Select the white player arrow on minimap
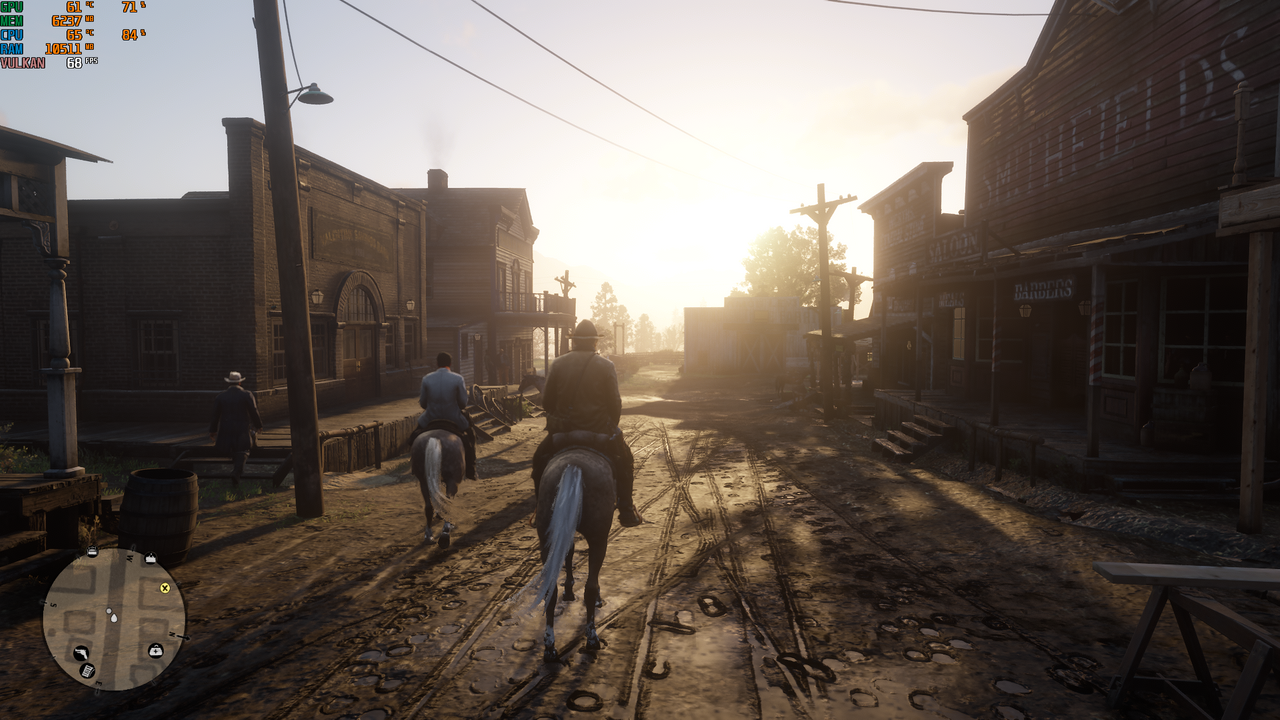The width and height of the screenshot is (1280, 720). tap(112, 617)
